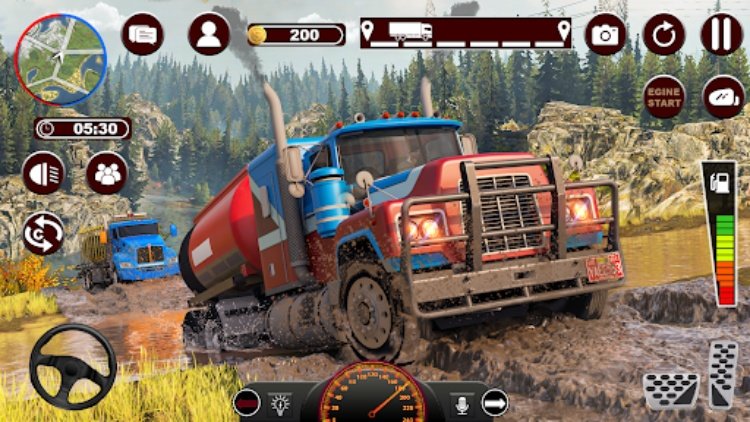
Task: Step on the tall accelerator pedal
Action: coord(722,375)
